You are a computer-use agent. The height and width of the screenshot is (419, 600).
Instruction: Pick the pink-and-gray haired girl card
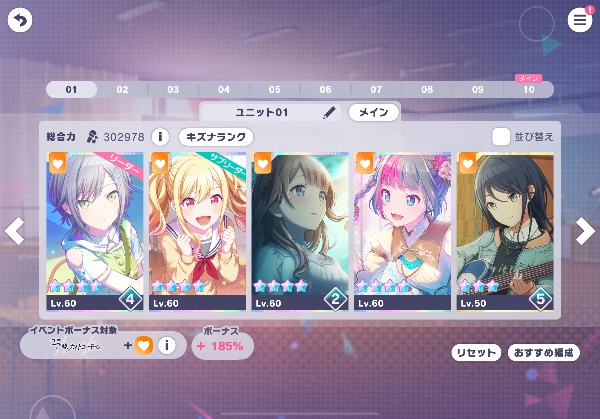(403, 231)
